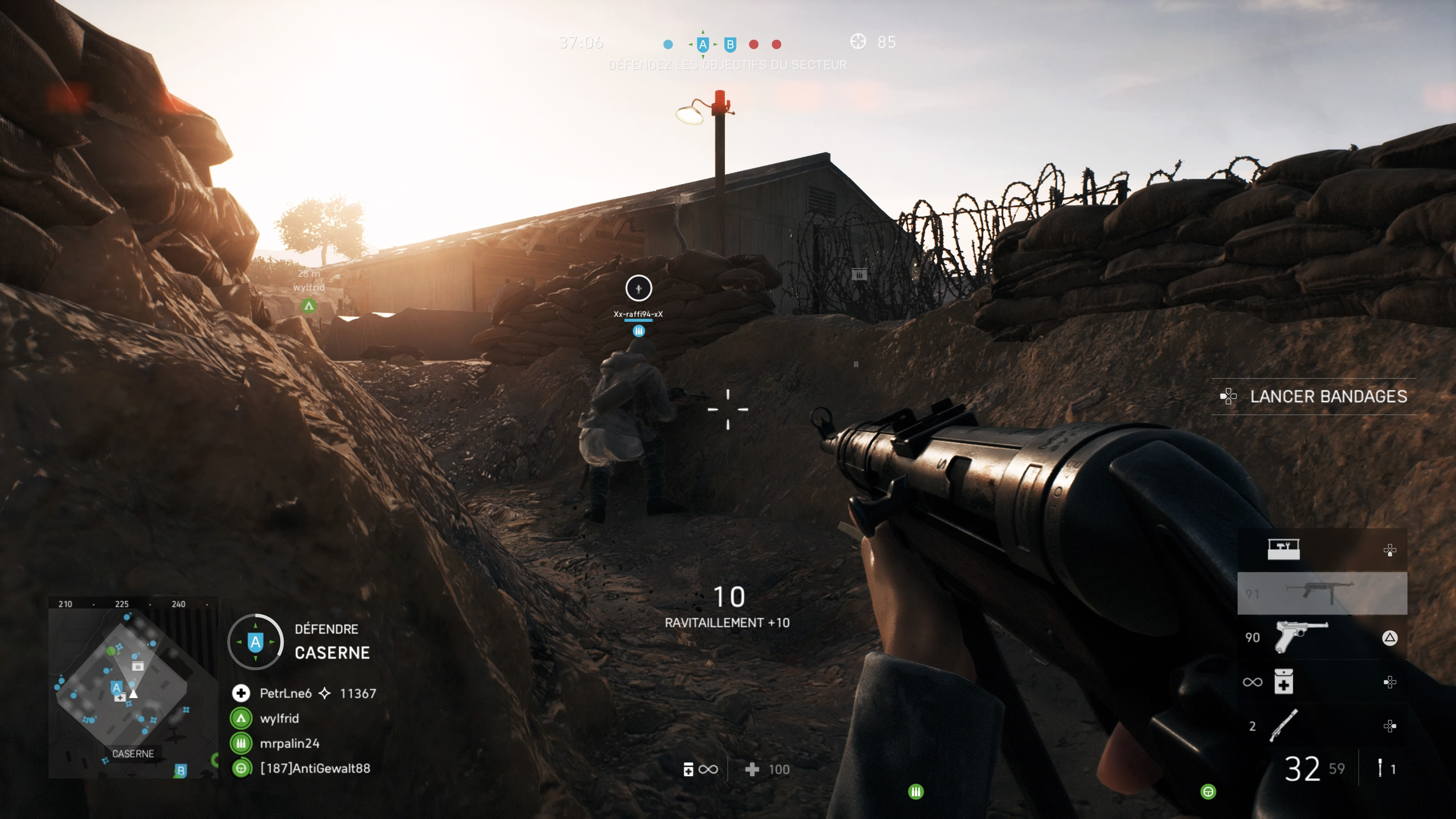Click the medic cross icon beside PetrLne6
The height and width of the screenshot is (819, 1456).
point(242,693)
